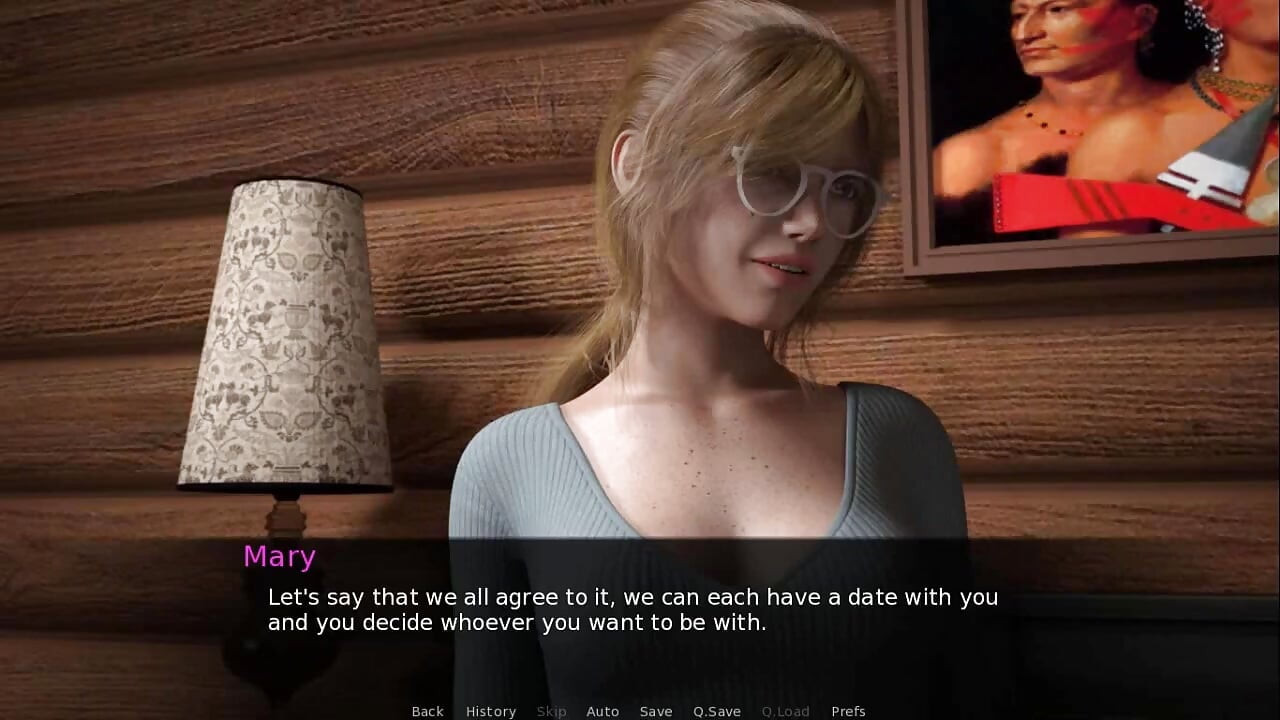
Task: Click Mary's name label above the dialogue
Action: (279, 557)
